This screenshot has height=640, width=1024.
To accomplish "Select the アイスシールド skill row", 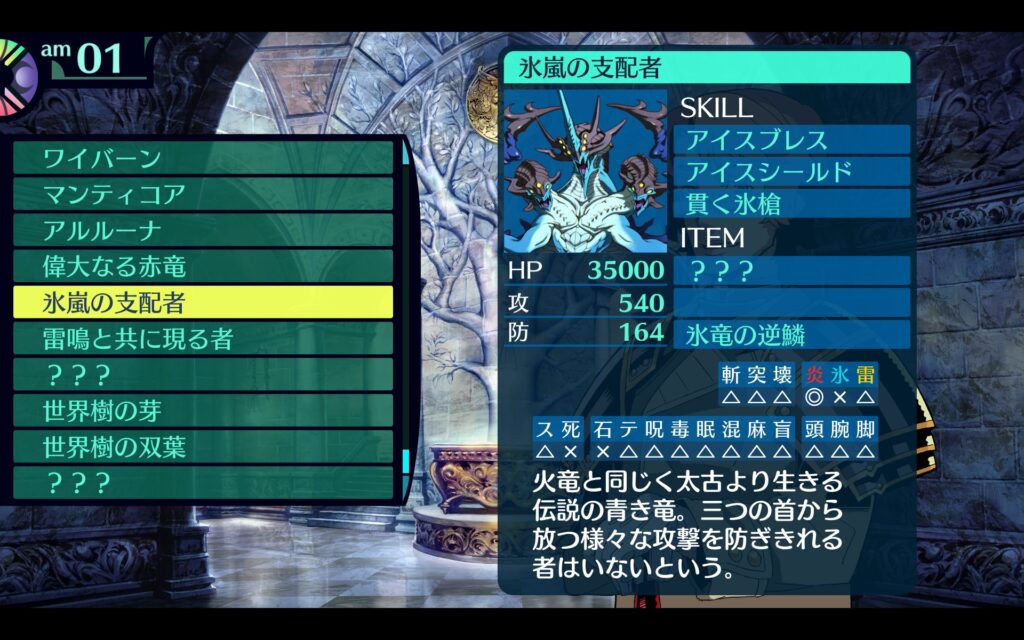I will pos(795,171).
